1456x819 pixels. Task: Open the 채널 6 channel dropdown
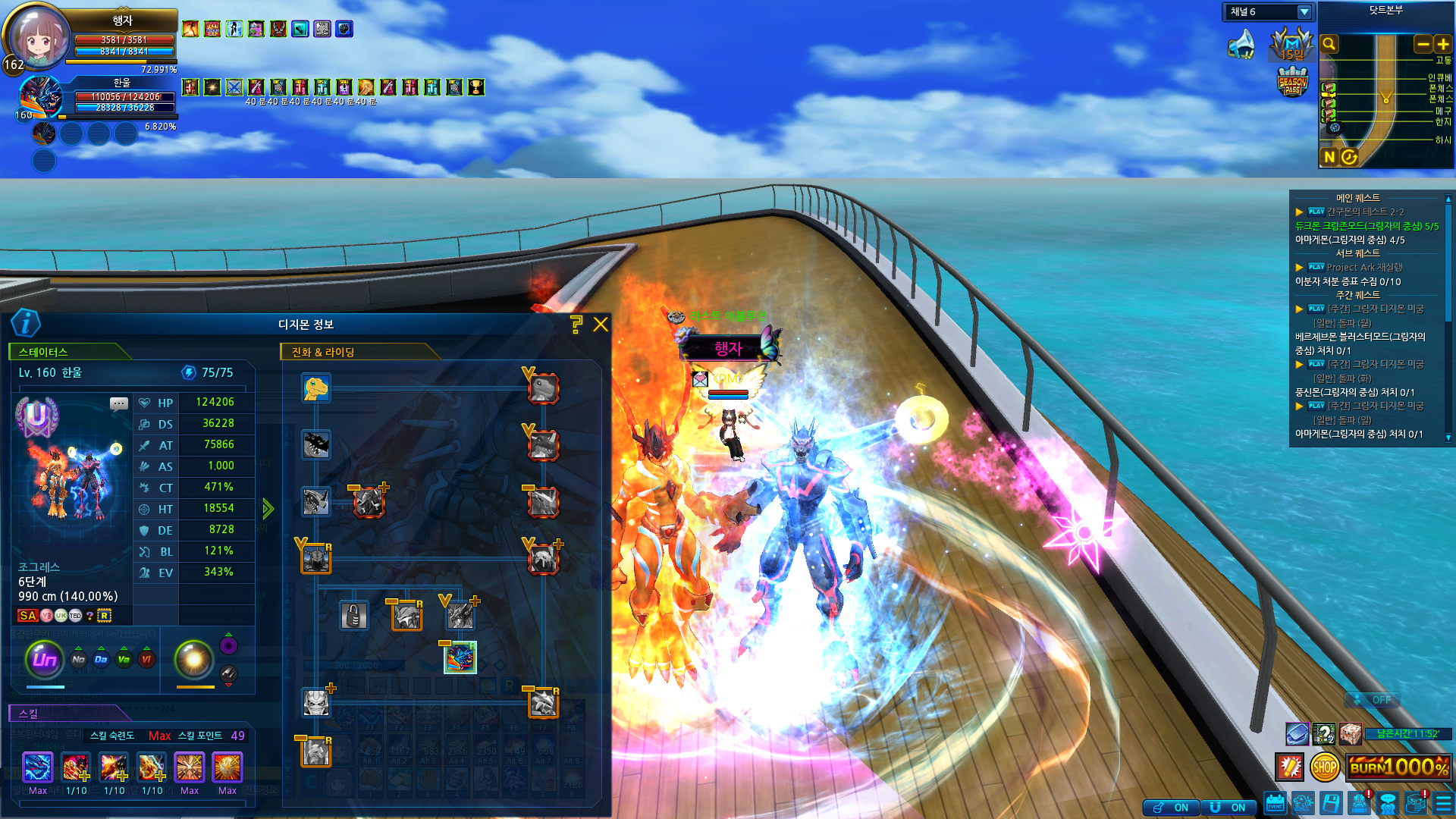tap(1304, 12)
